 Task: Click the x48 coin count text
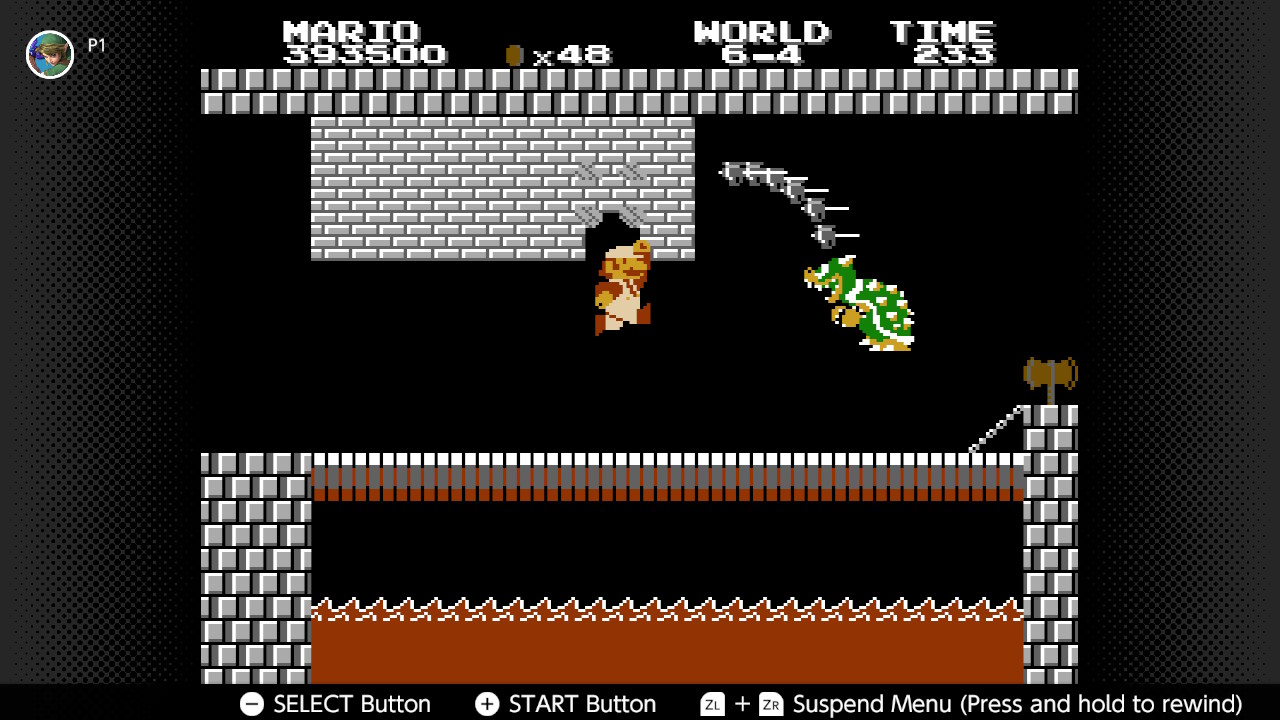click(570, 57)
